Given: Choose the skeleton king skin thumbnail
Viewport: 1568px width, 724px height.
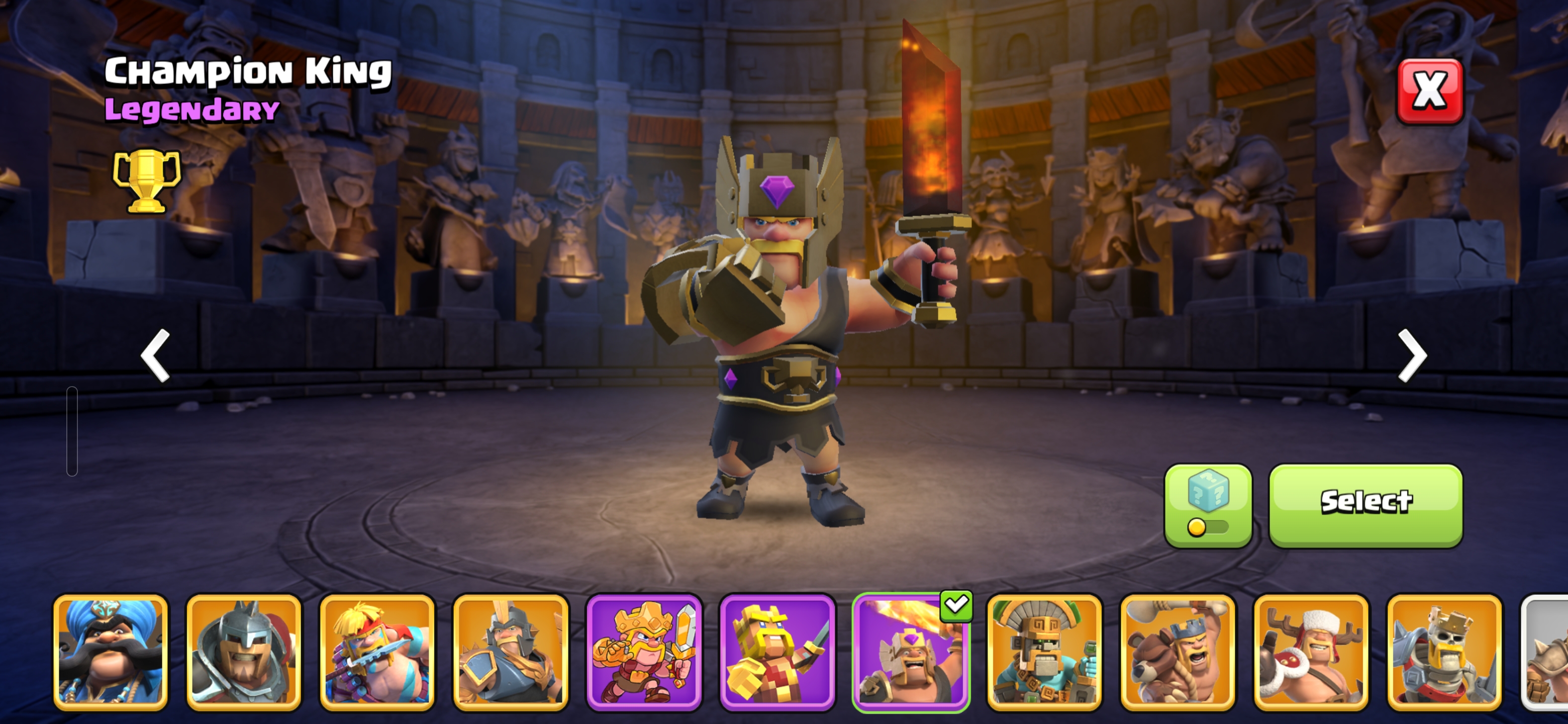Looking at the screenshot, I should click(x=1444, y=652).
